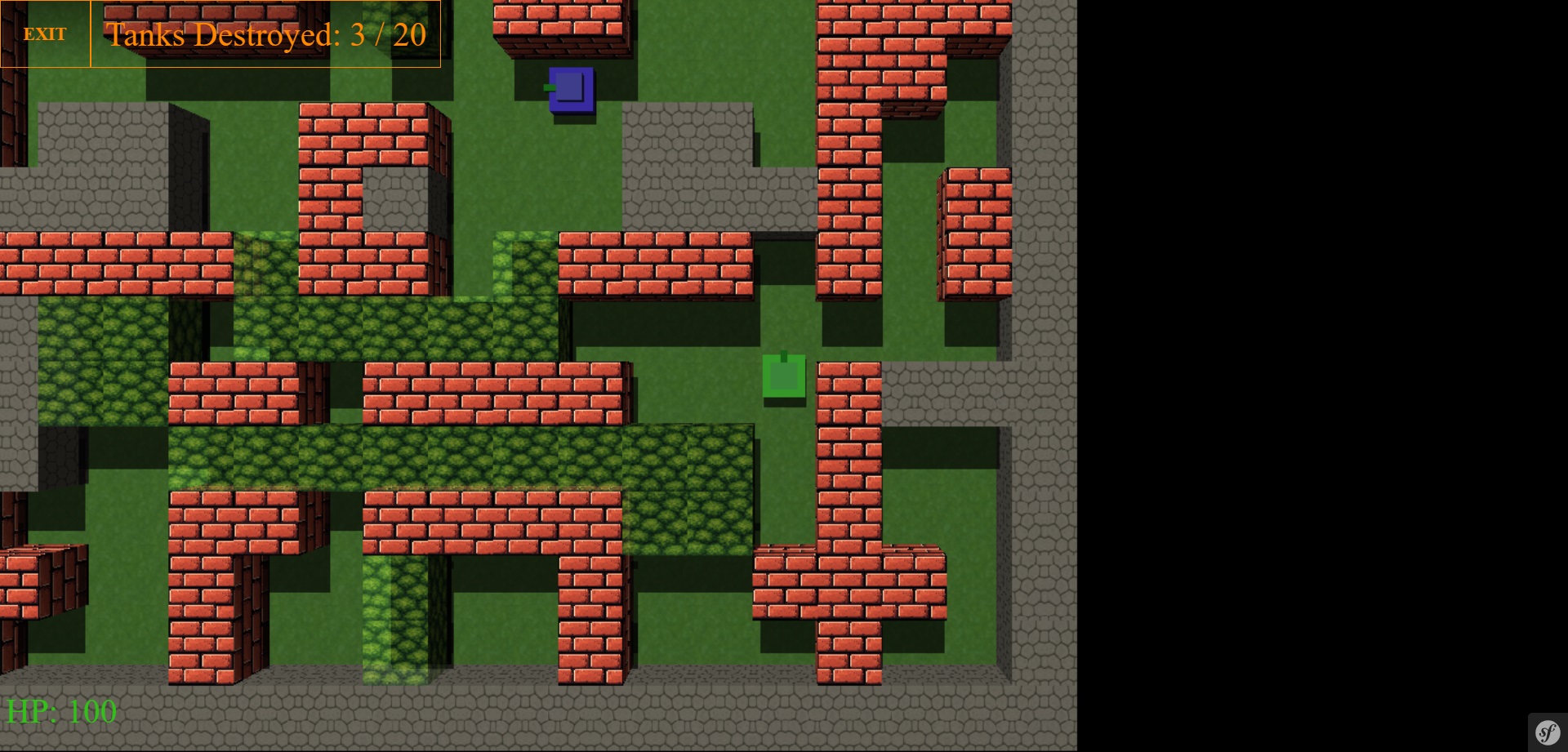1568x752 pixels.
Task: Click the Tanks Destroyed counter panel
Action: coord(266,34)
